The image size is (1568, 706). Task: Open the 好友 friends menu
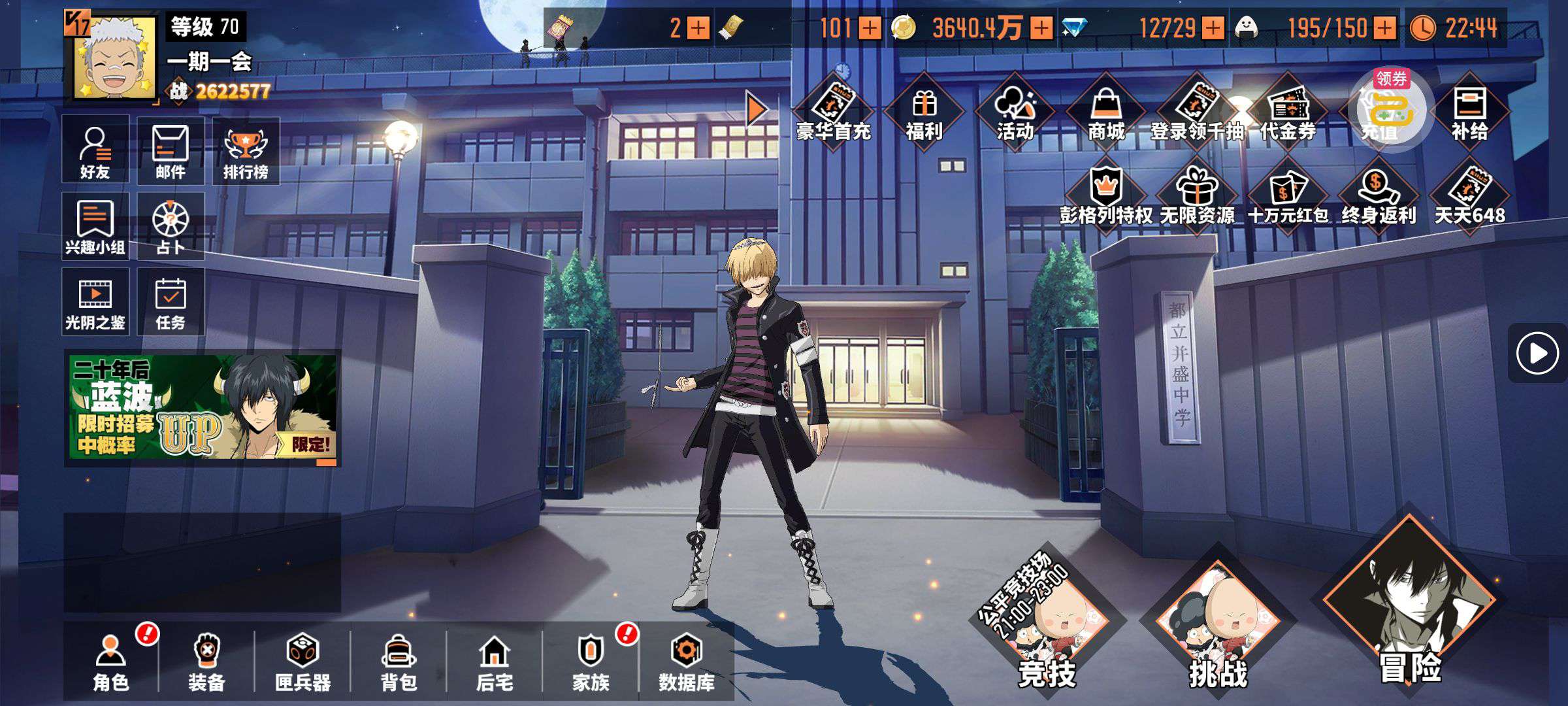click(x=95, y=152)
